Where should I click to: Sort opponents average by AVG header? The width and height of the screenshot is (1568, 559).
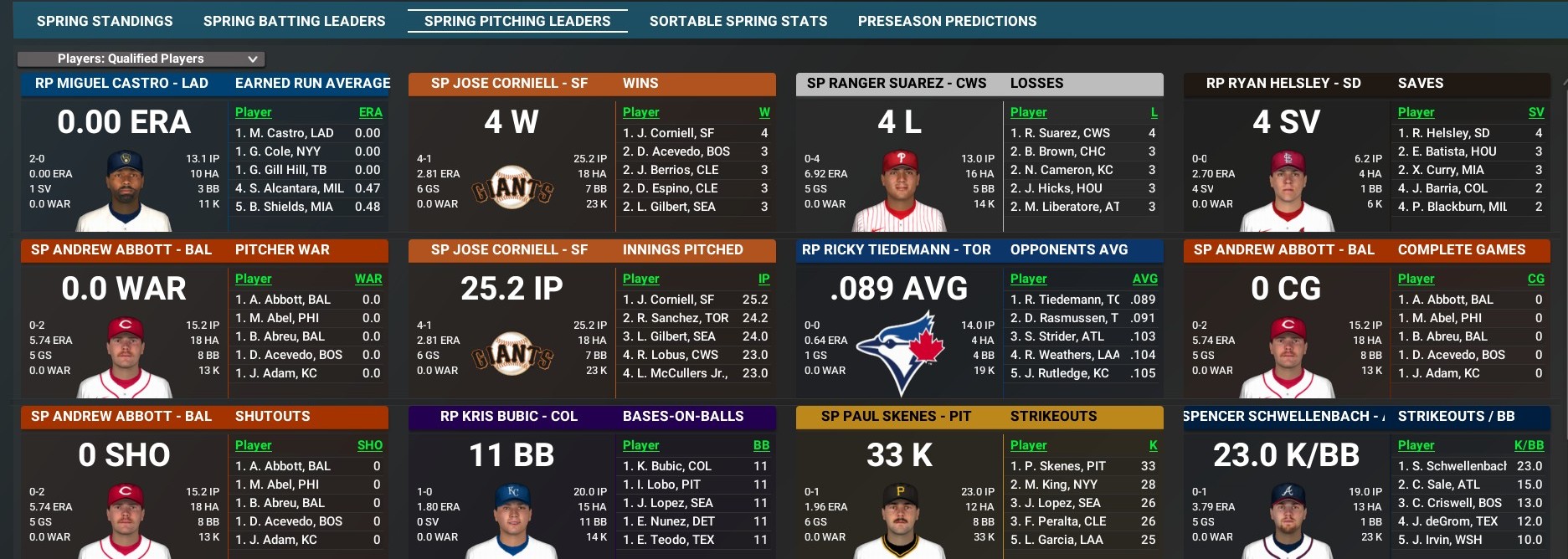click(x=1144, y=279)
